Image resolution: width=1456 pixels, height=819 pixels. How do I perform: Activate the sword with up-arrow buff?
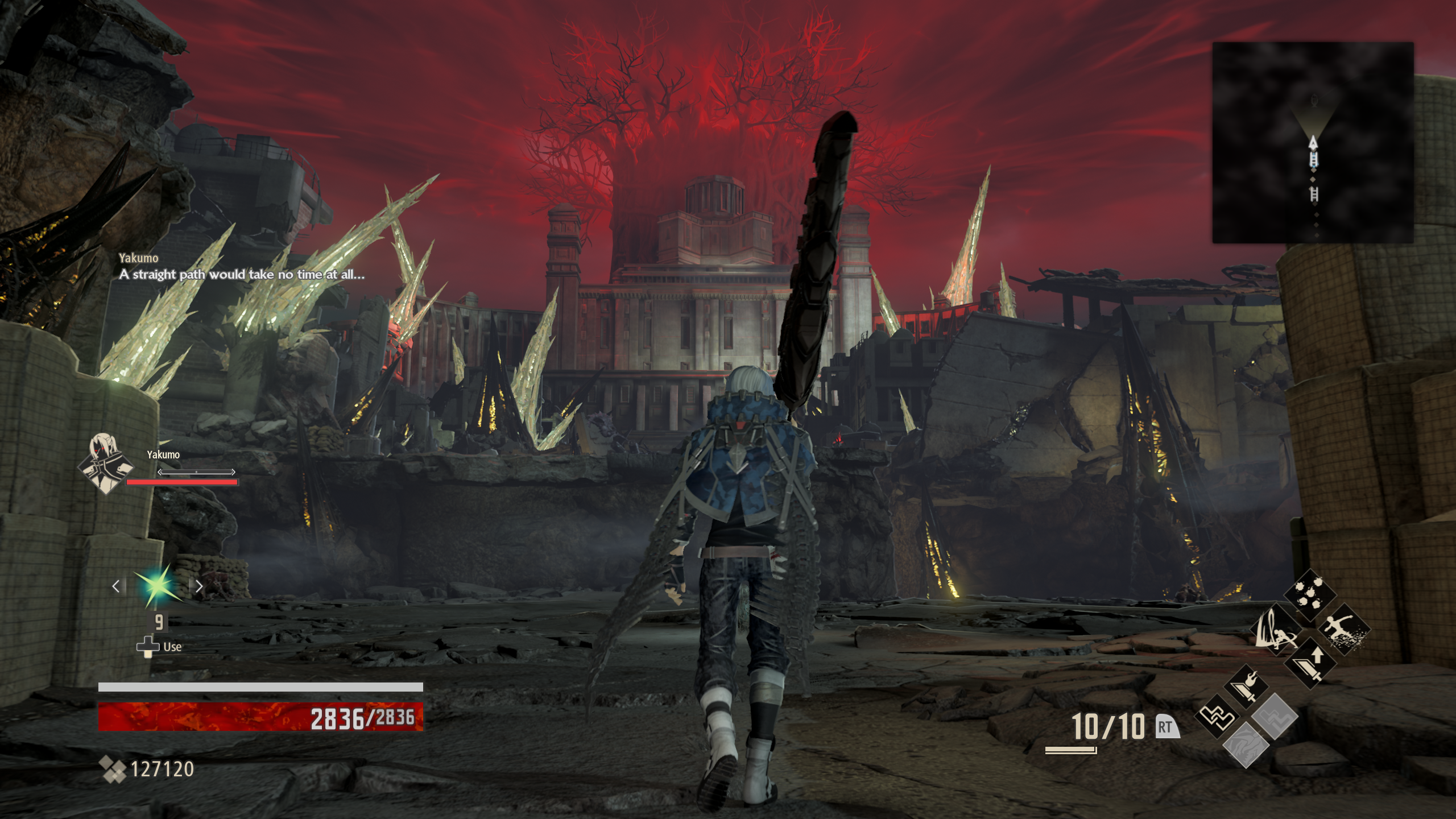1310,663
